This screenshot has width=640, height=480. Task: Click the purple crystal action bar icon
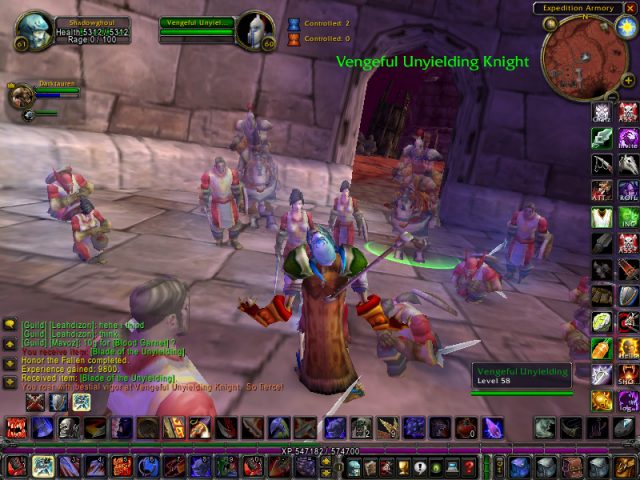493,428
